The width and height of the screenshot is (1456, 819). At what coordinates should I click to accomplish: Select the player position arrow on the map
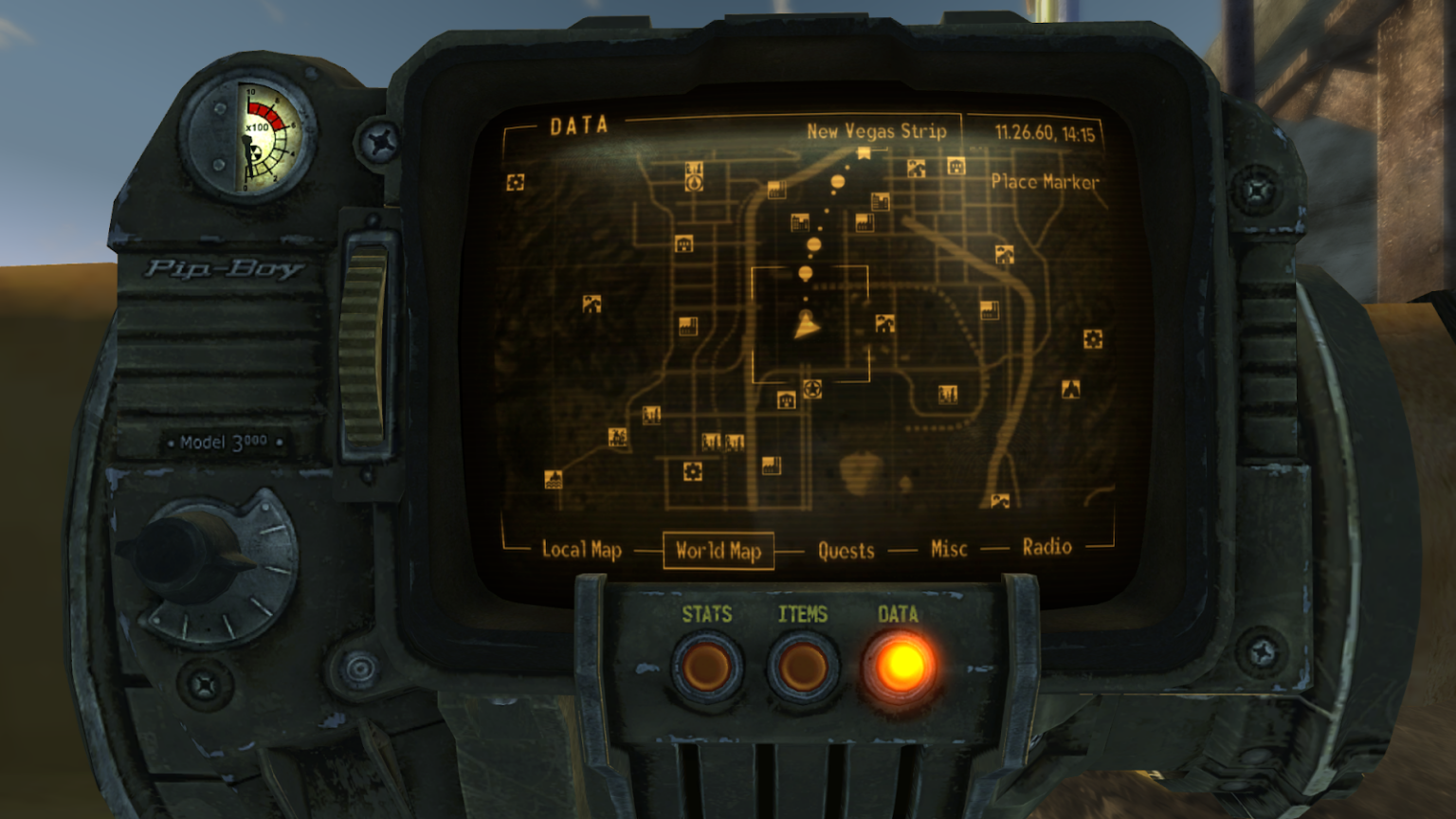tap(806, 327)
